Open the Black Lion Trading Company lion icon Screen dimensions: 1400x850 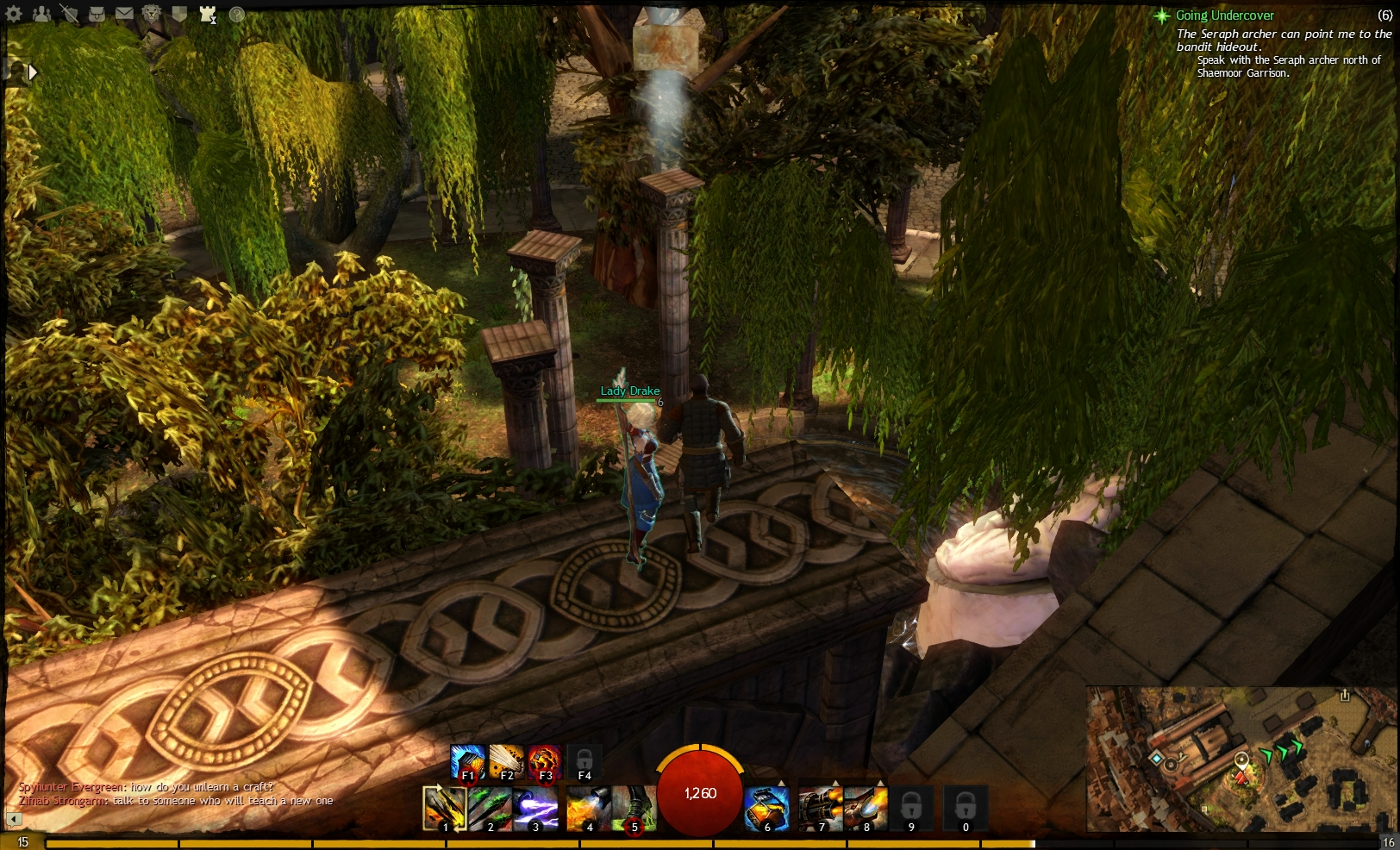pyautogui.click(x=151, y=14)
